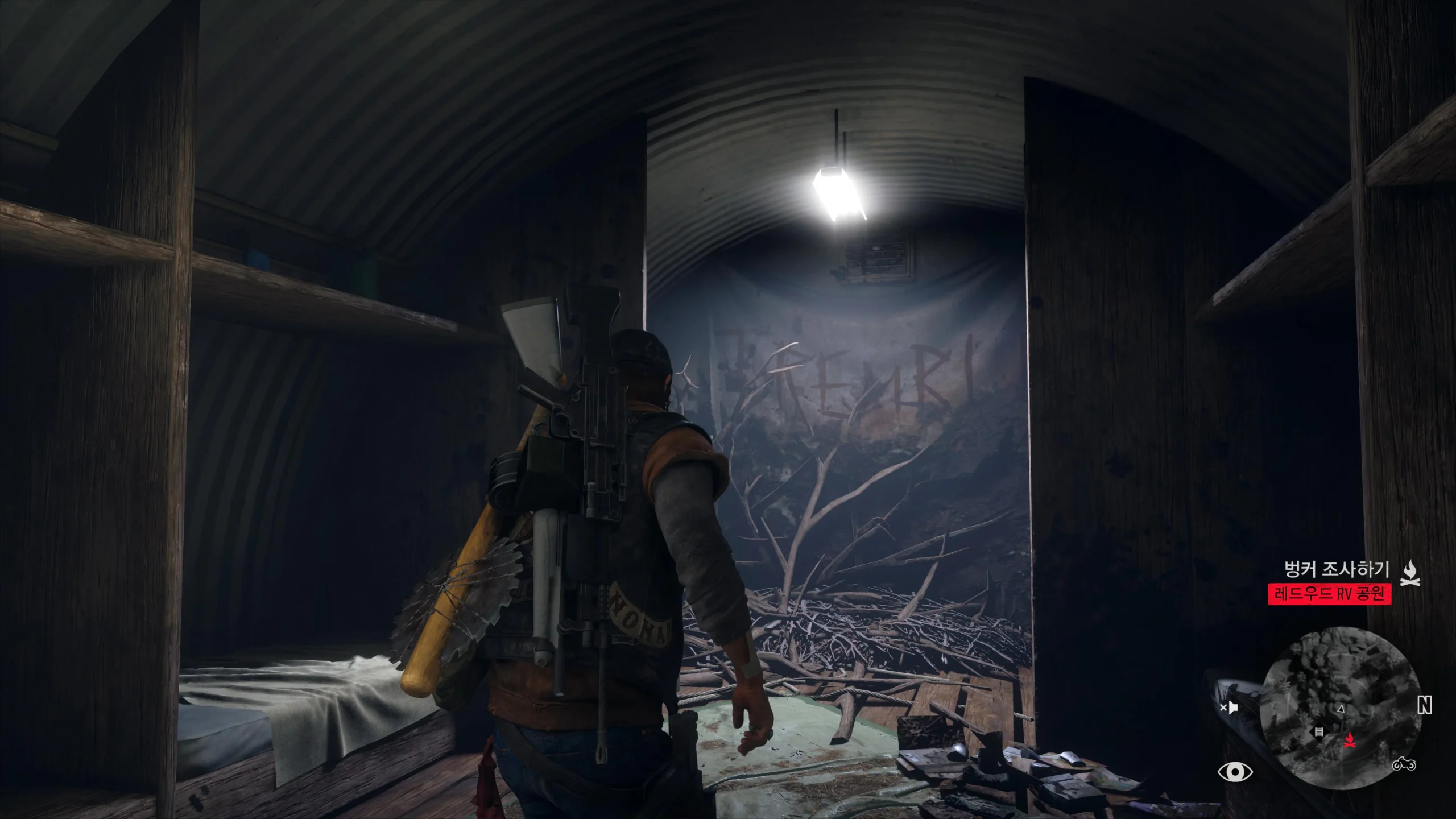Viewport: 1456px width, 819px height.
Task: Click the motorcycle icon beside the minimap
Action: pos(1404,765)
